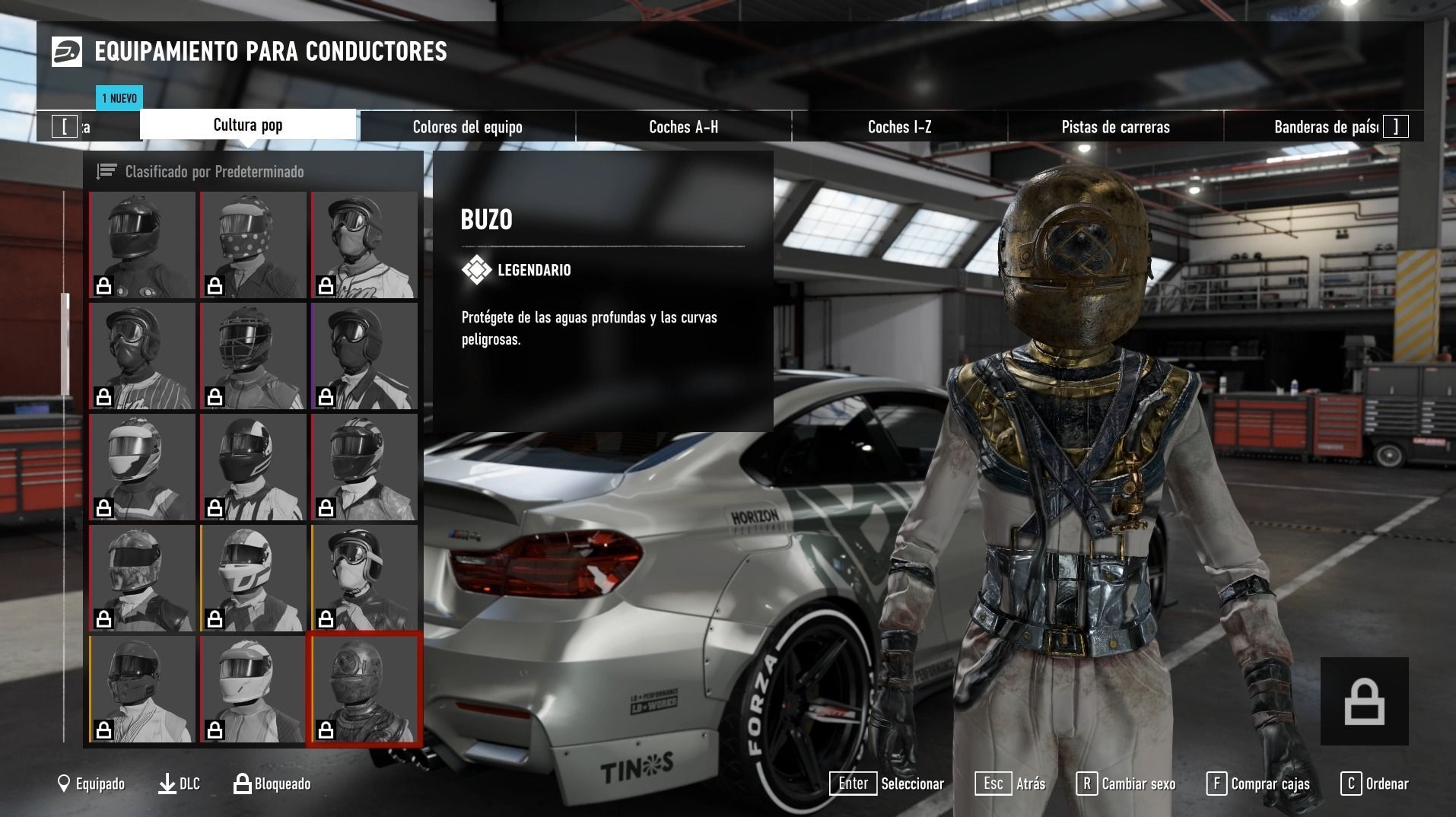
Task: Open the Coches A-H tab
Action: pos(683,127)
